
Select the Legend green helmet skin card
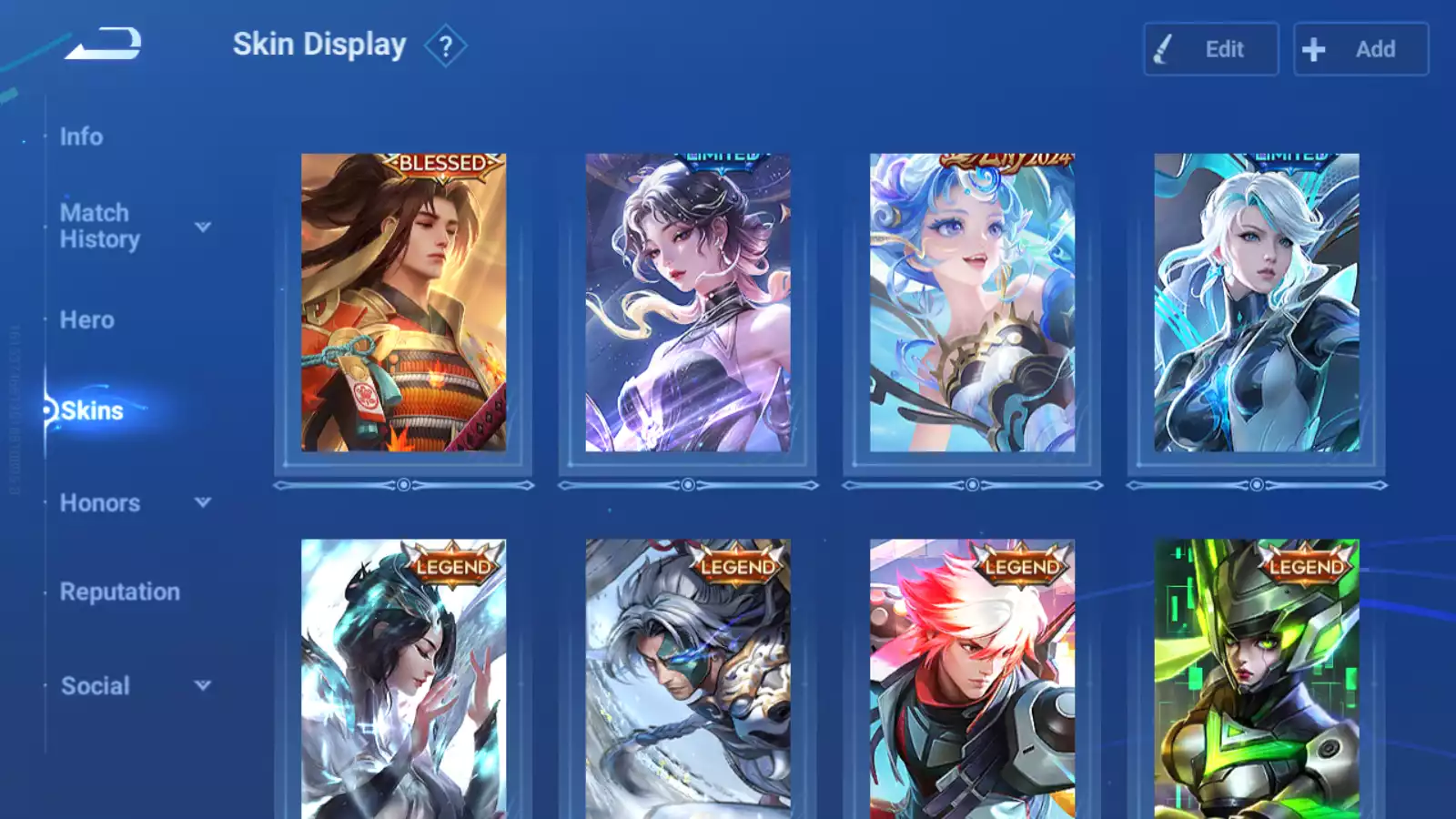pyautogui.click(x=1257, y=682)
